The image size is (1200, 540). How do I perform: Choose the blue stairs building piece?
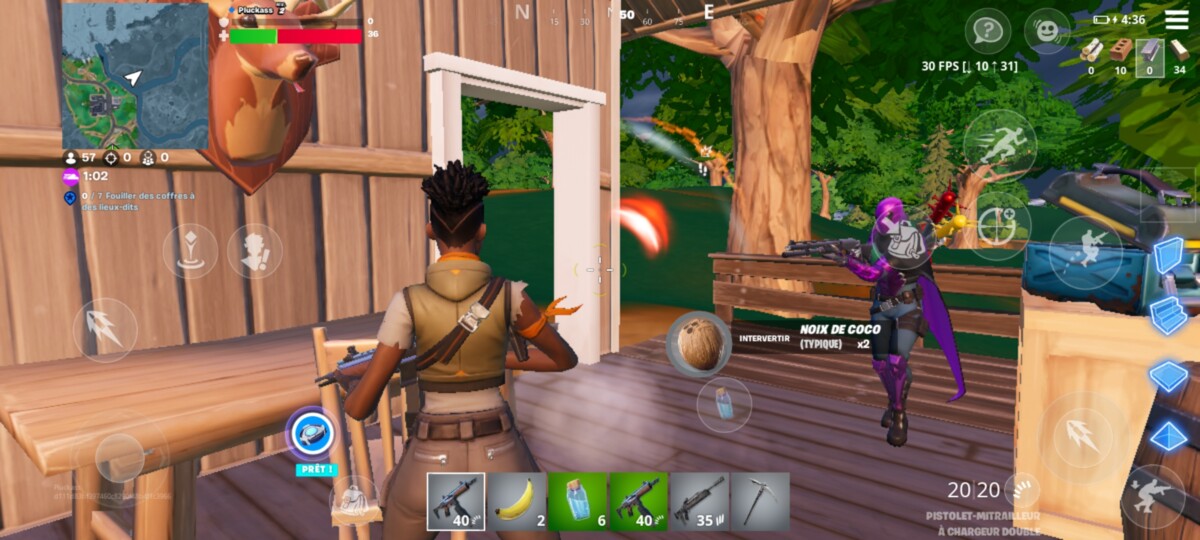pyautogui.click(x=1169, y=315)
